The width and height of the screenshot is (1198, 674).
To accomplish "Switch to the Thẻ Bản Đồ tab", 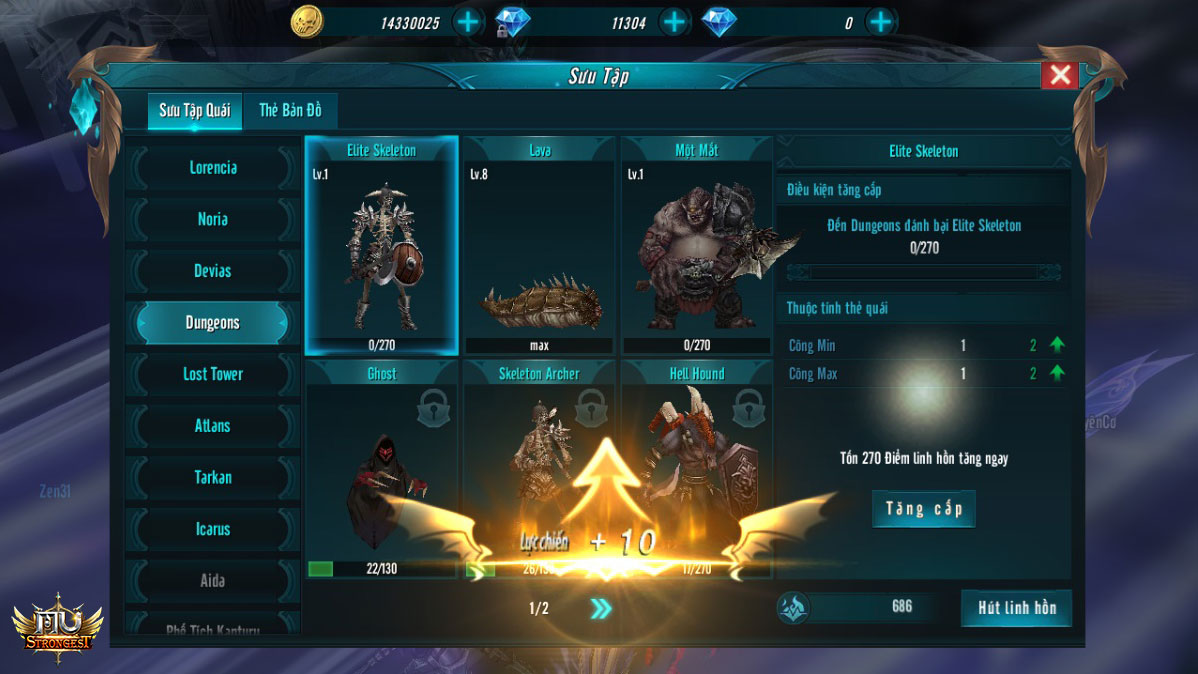I will coord(290,111).
